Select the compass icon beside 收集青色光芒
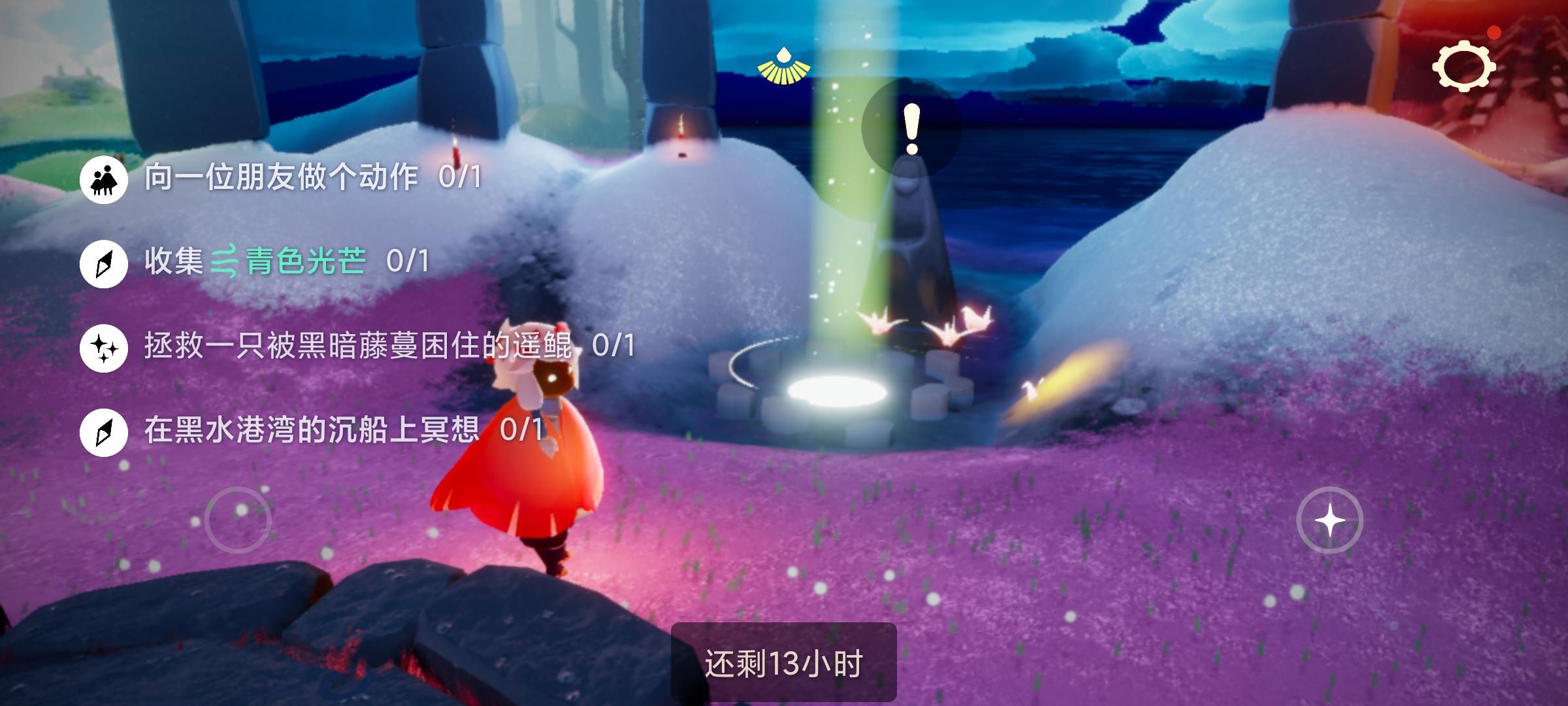Screen dimensions: 1568x706 point(103,260)
